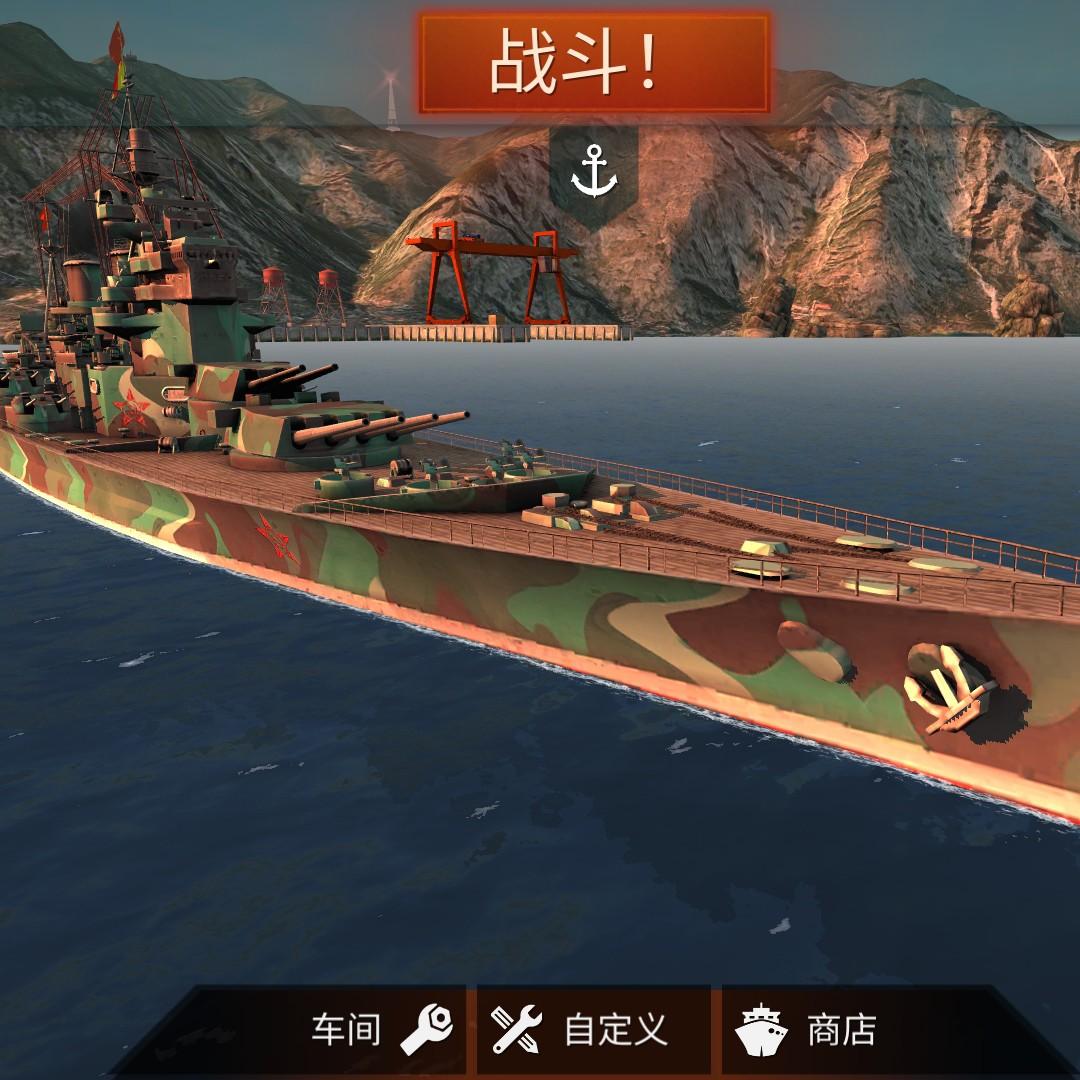Go to the 商店 shop
Image resolution: width=1080 pixels, height=1080 pixels.
(810, 1030)
